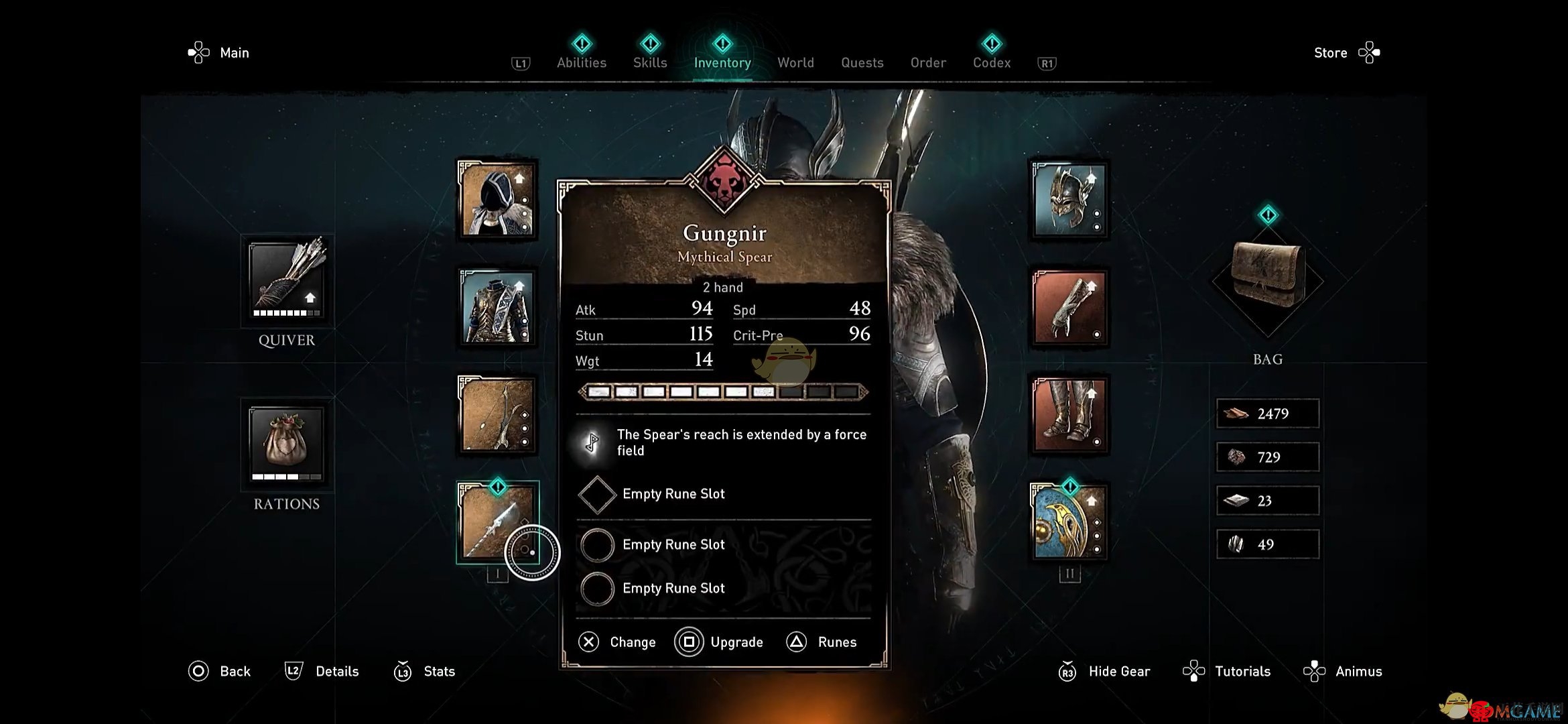Open the Quests tab

click(x=862, y=62)
